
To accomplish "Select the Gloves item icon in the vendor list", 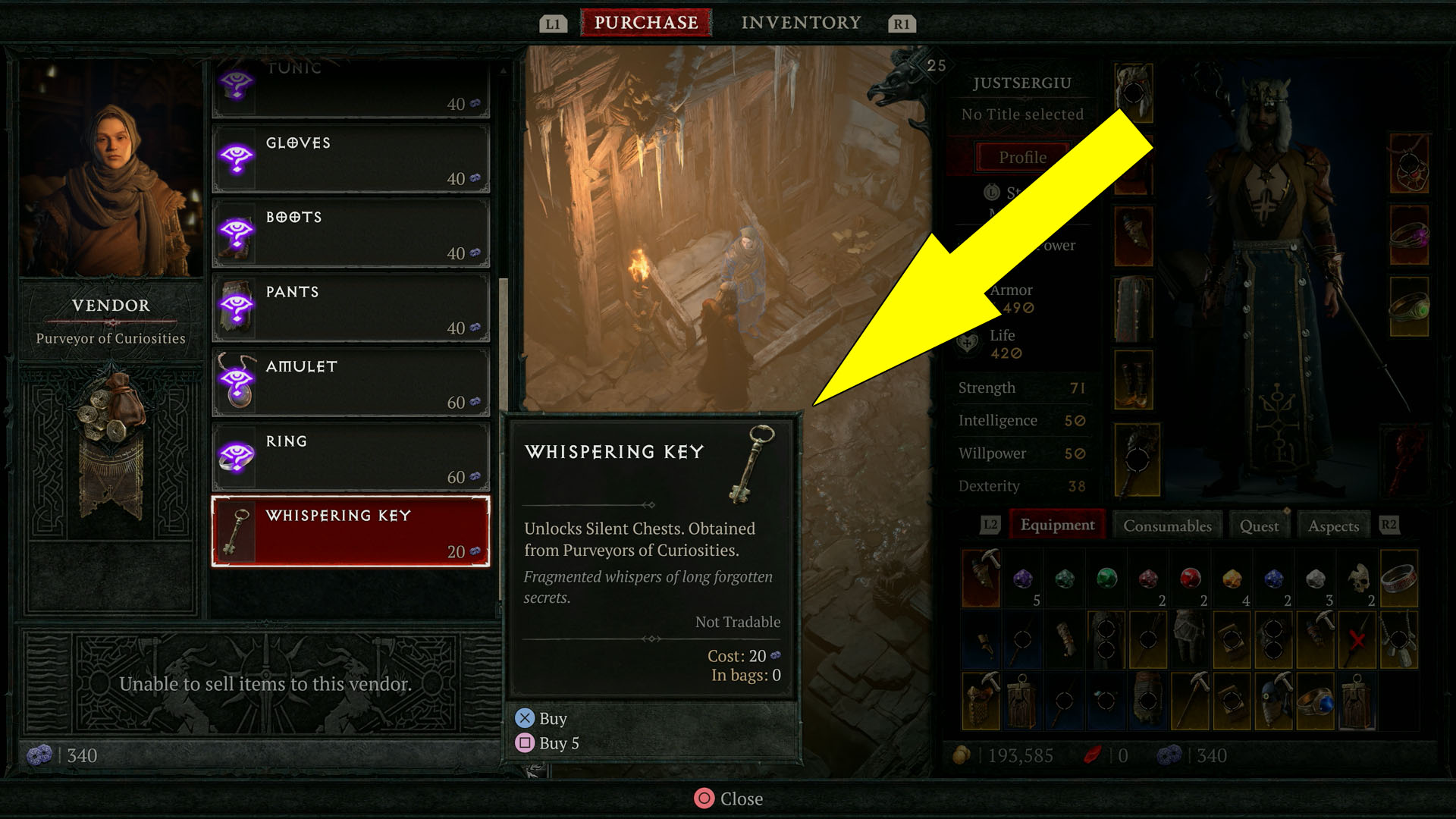I will coord(237,158).
